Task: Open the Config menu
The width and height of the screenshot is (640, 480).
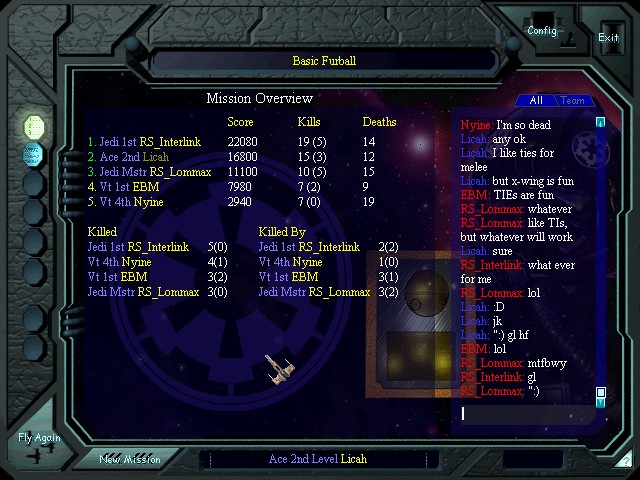Action: [542, 29]
